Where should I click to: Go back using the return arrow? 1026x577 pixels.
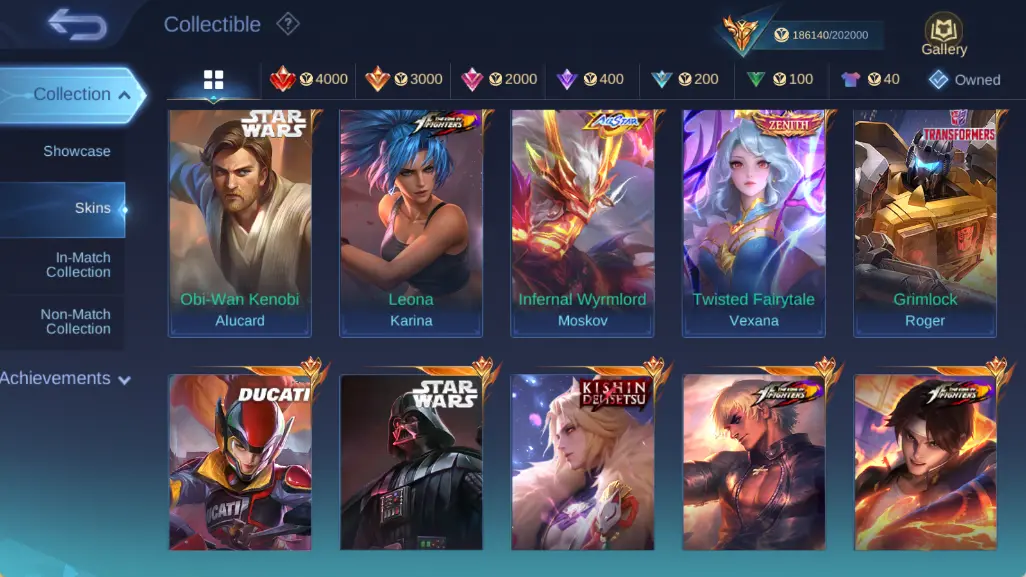[77, 25]
